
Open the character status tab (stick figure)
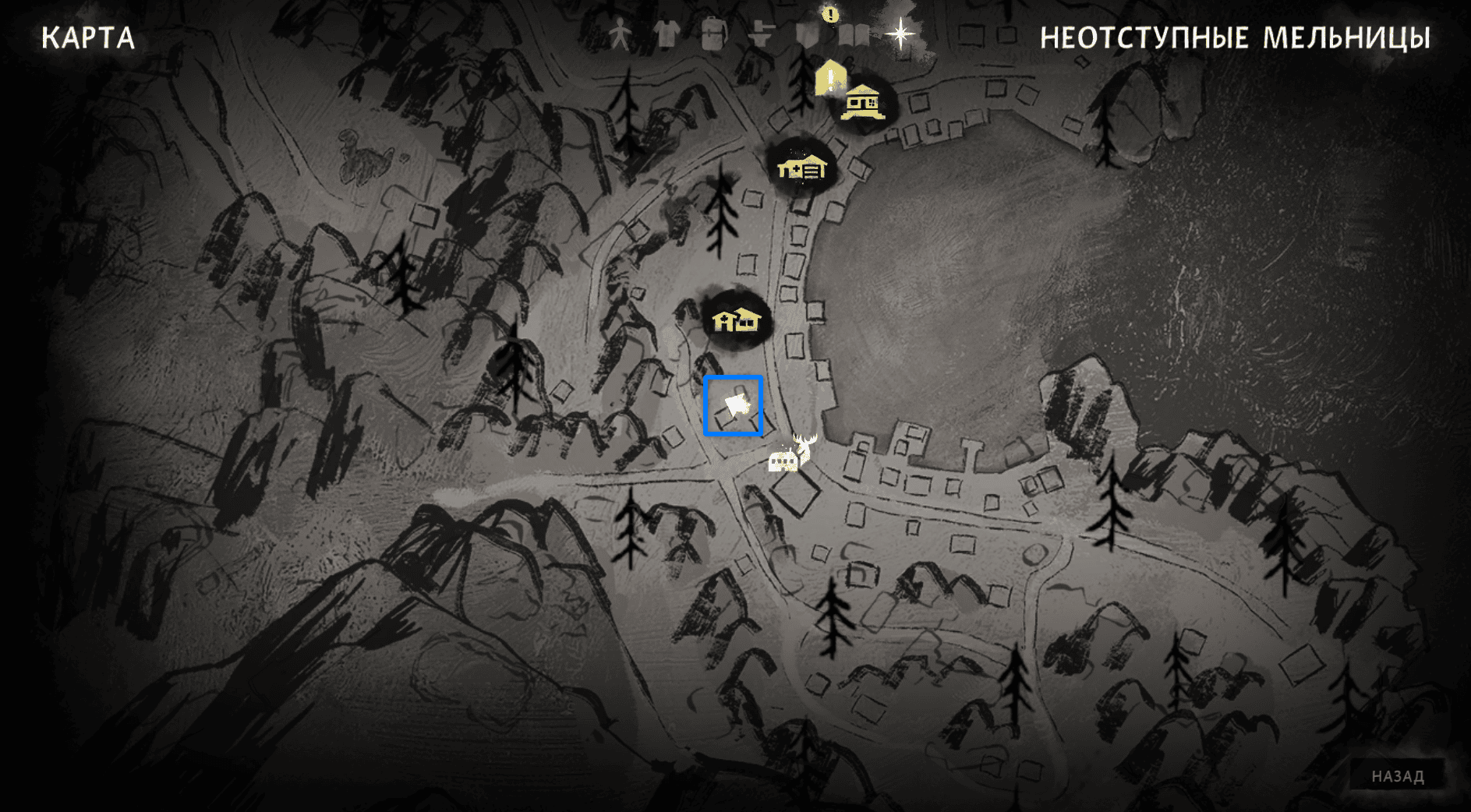pyautogui.click(x=620, y=35)
